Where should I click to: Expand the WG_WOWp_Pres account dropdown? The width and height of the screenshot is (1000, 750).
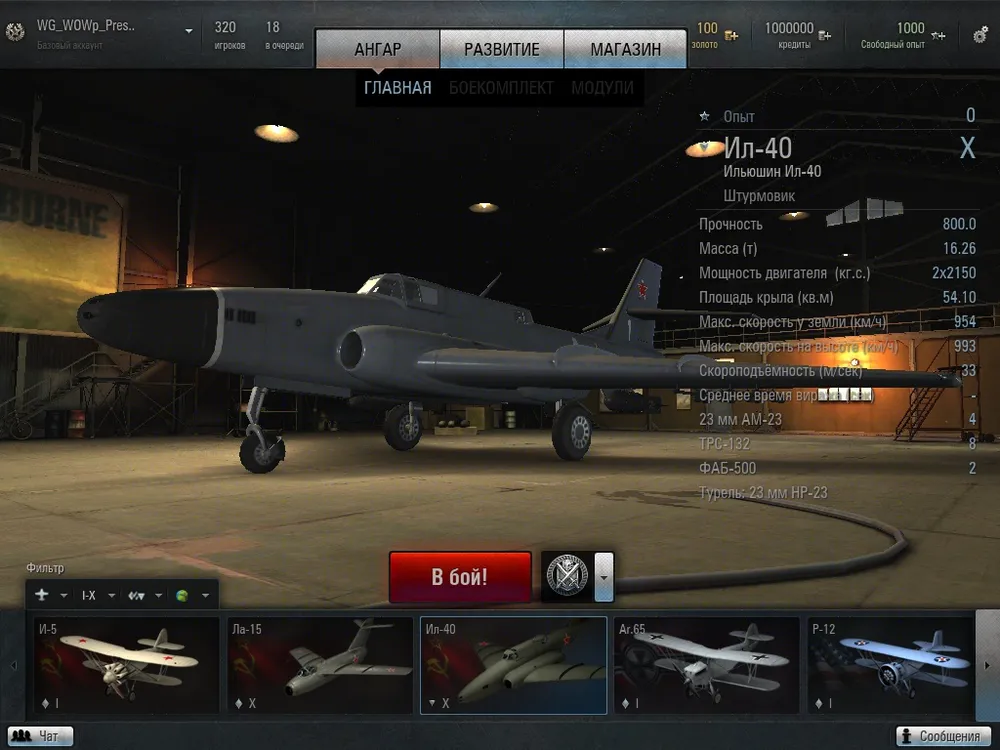(188, 31)
